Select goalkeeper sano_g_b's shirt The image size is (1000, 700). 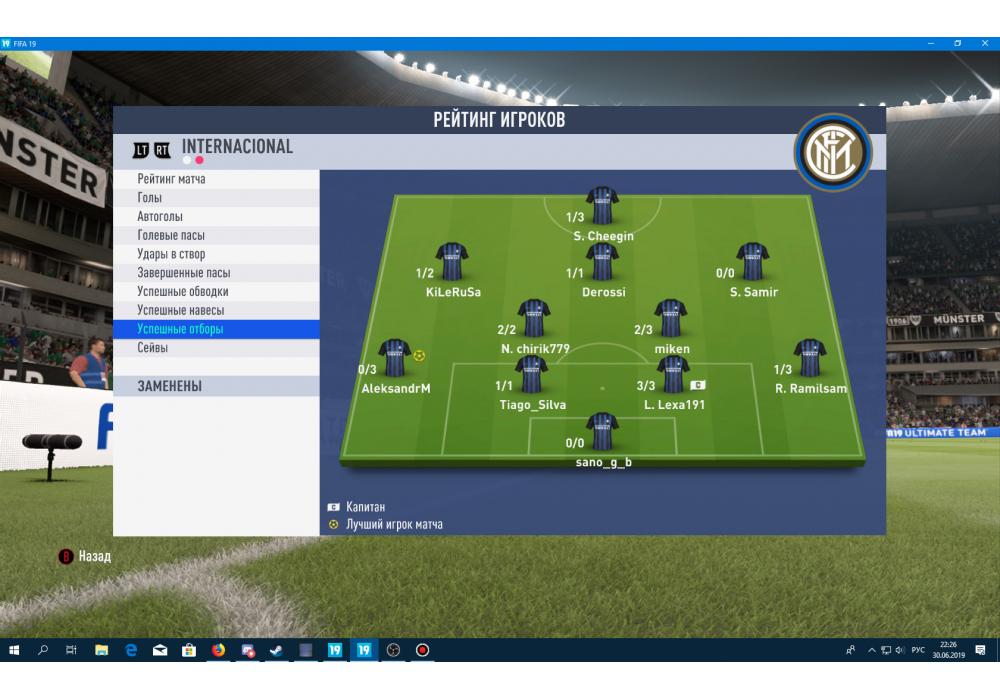coord(602,431)
